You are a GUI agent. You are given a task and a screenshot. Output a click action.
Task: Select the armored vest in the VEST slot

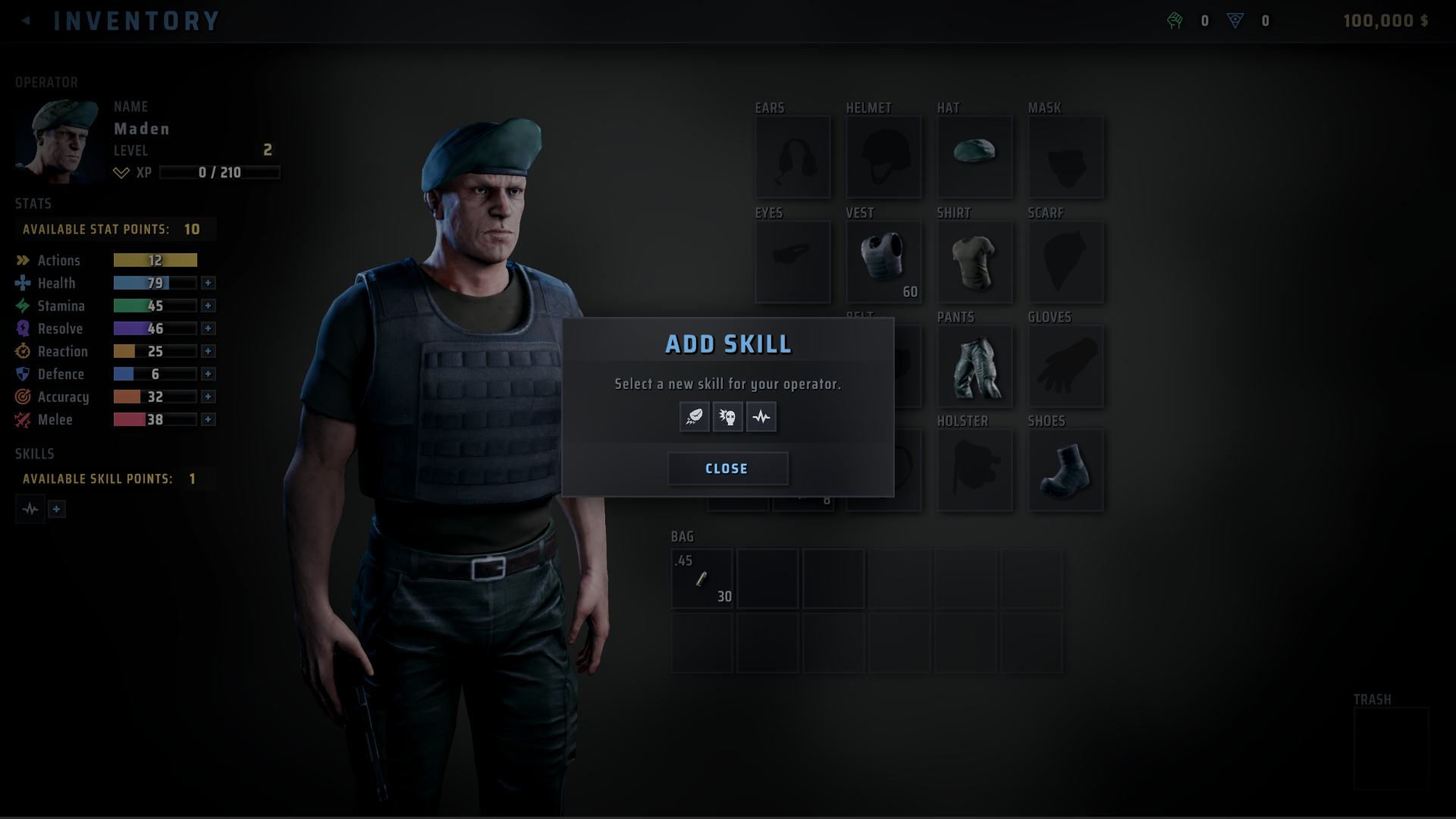click(883, 262)
